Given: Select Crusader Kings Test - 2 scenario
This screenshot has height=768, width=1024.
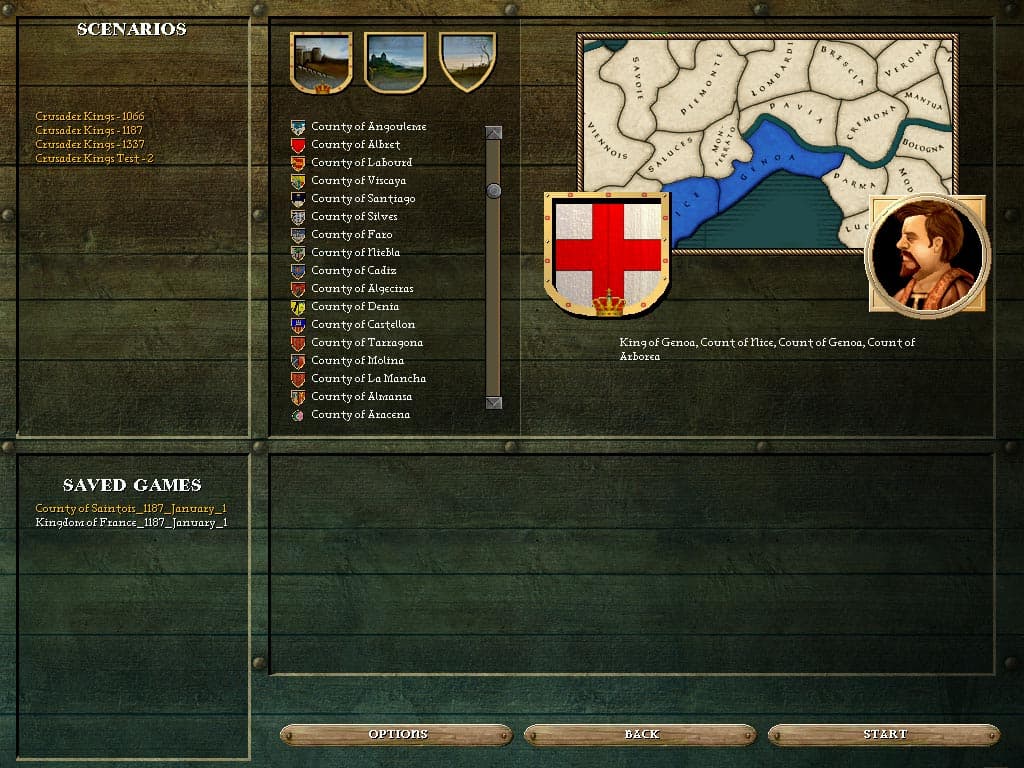Looking at the screenshot, I should click(x=94, y=158).
